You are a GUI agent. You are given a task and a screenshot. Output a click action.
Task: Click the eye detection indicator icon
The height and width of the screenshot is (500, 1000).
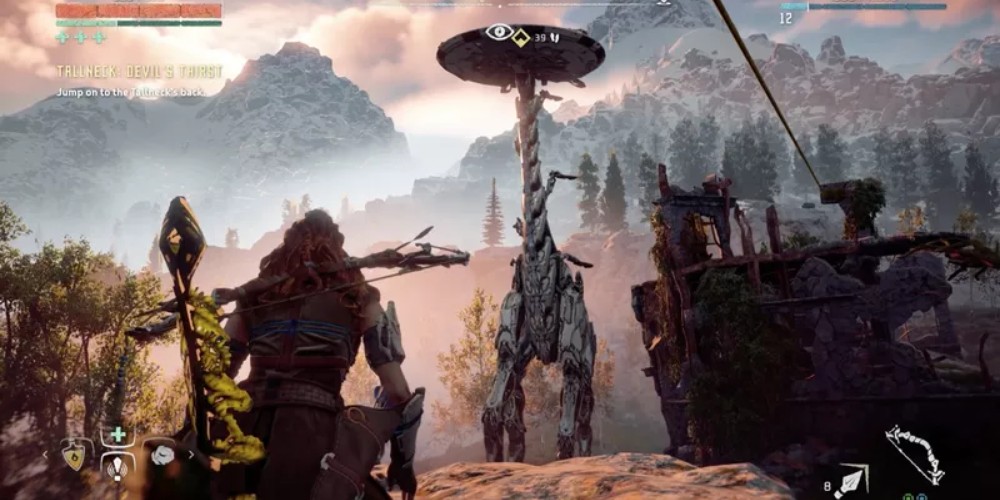497,33
